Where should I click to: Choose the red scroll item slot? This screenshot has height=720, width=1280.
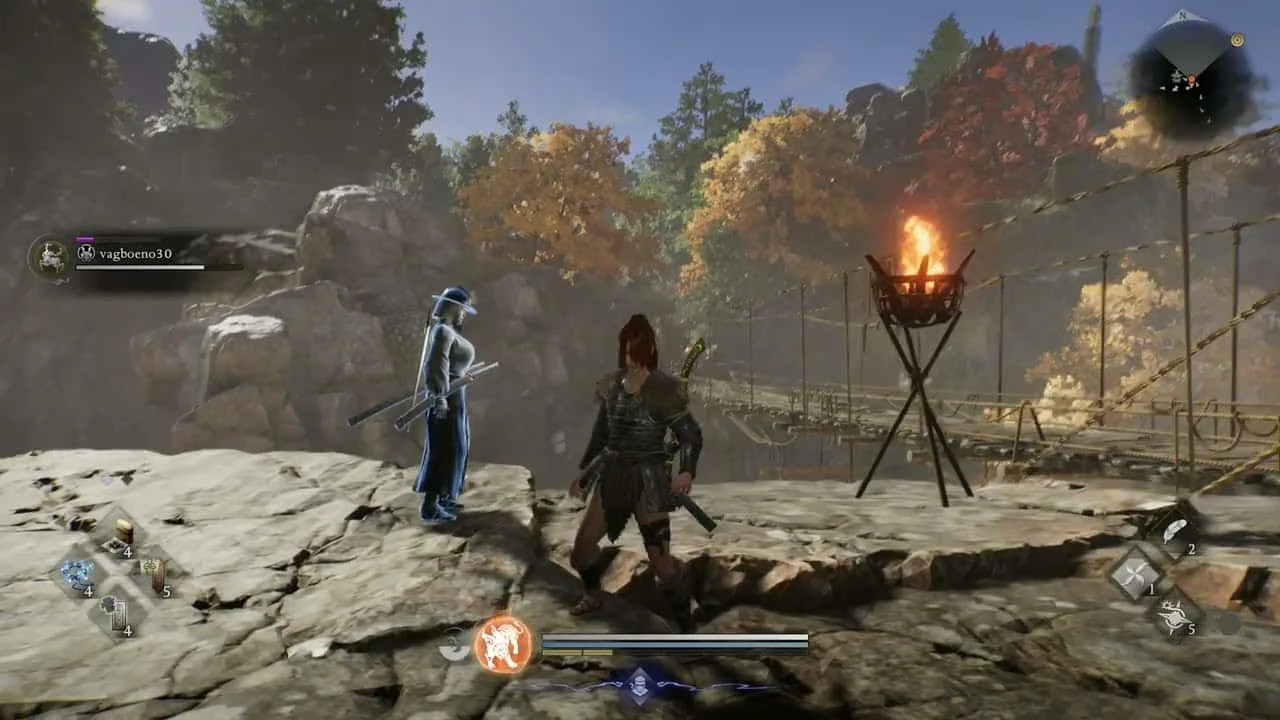coord(154,574)
